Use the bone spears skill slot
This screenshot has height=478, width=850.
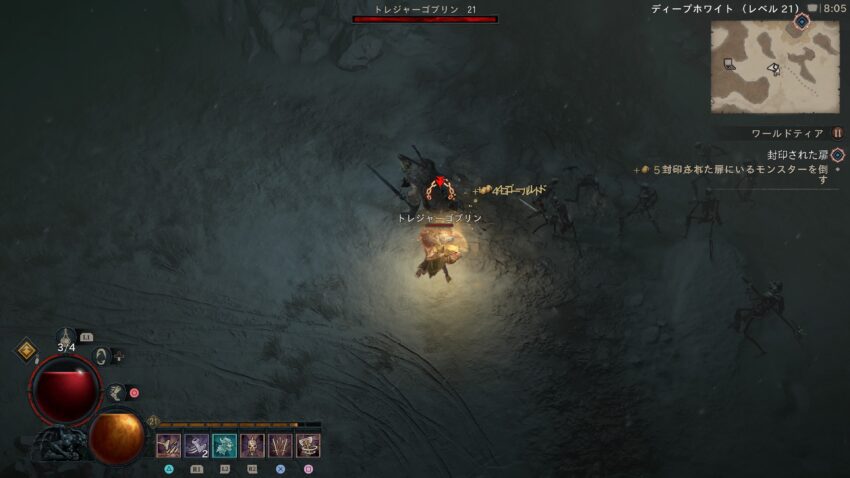point(280,446)
